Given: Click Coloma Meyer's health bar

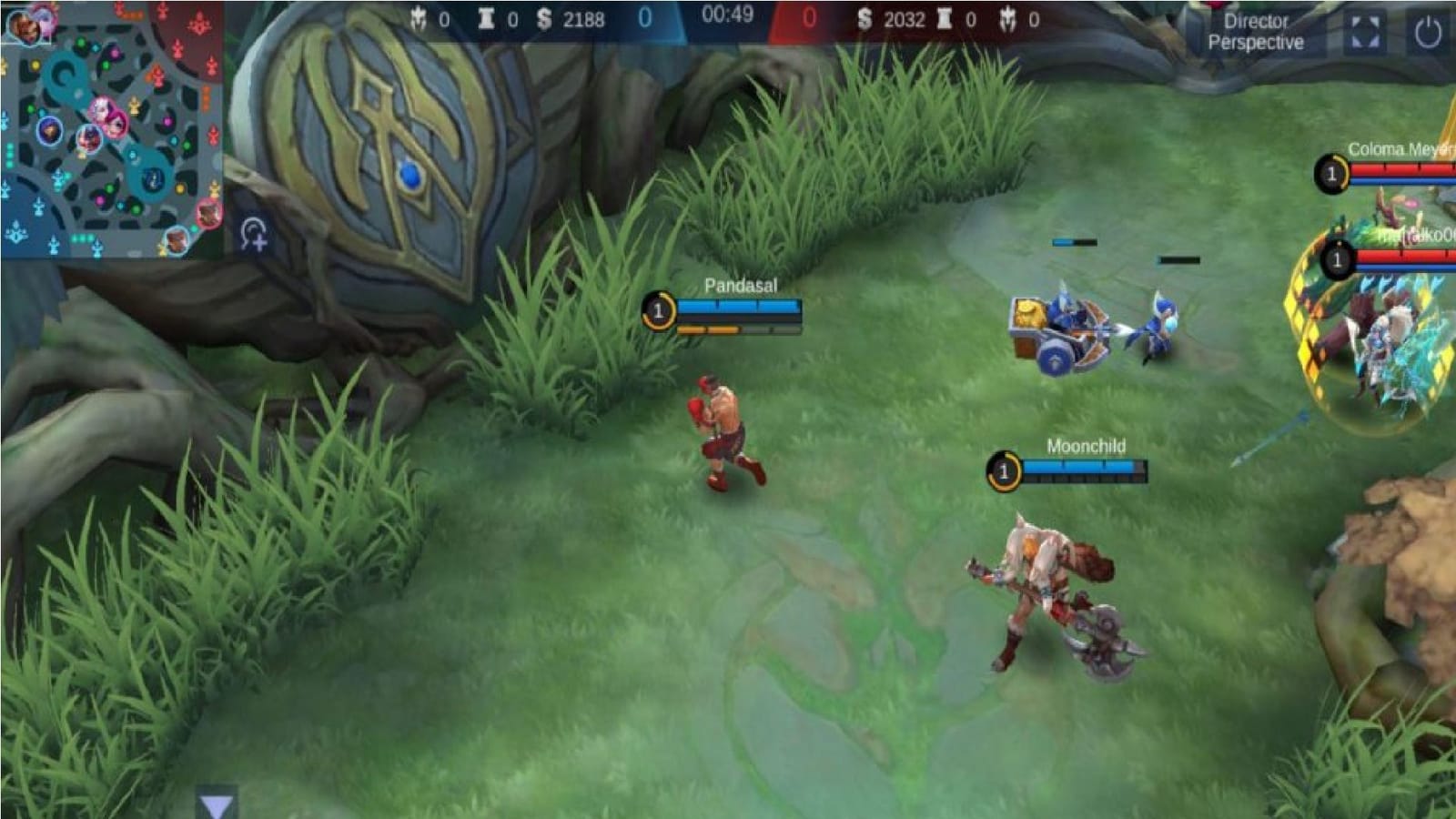Looking at the screenshot, I should pyautogui.click(x=1401, y=168).
